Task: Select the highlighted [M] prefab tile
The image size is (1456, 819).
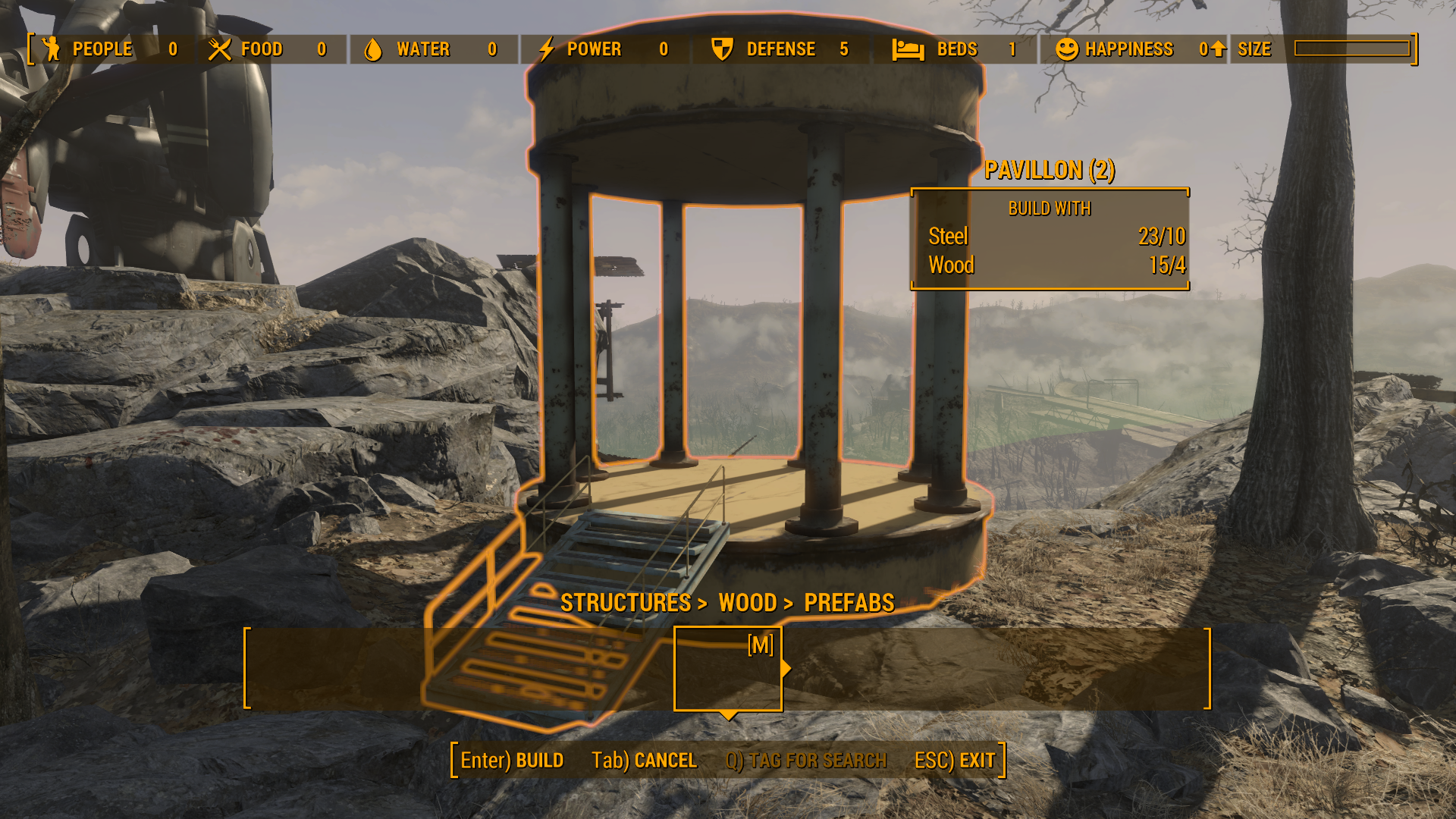Action: pyautogui.click(x=727, y=669)
